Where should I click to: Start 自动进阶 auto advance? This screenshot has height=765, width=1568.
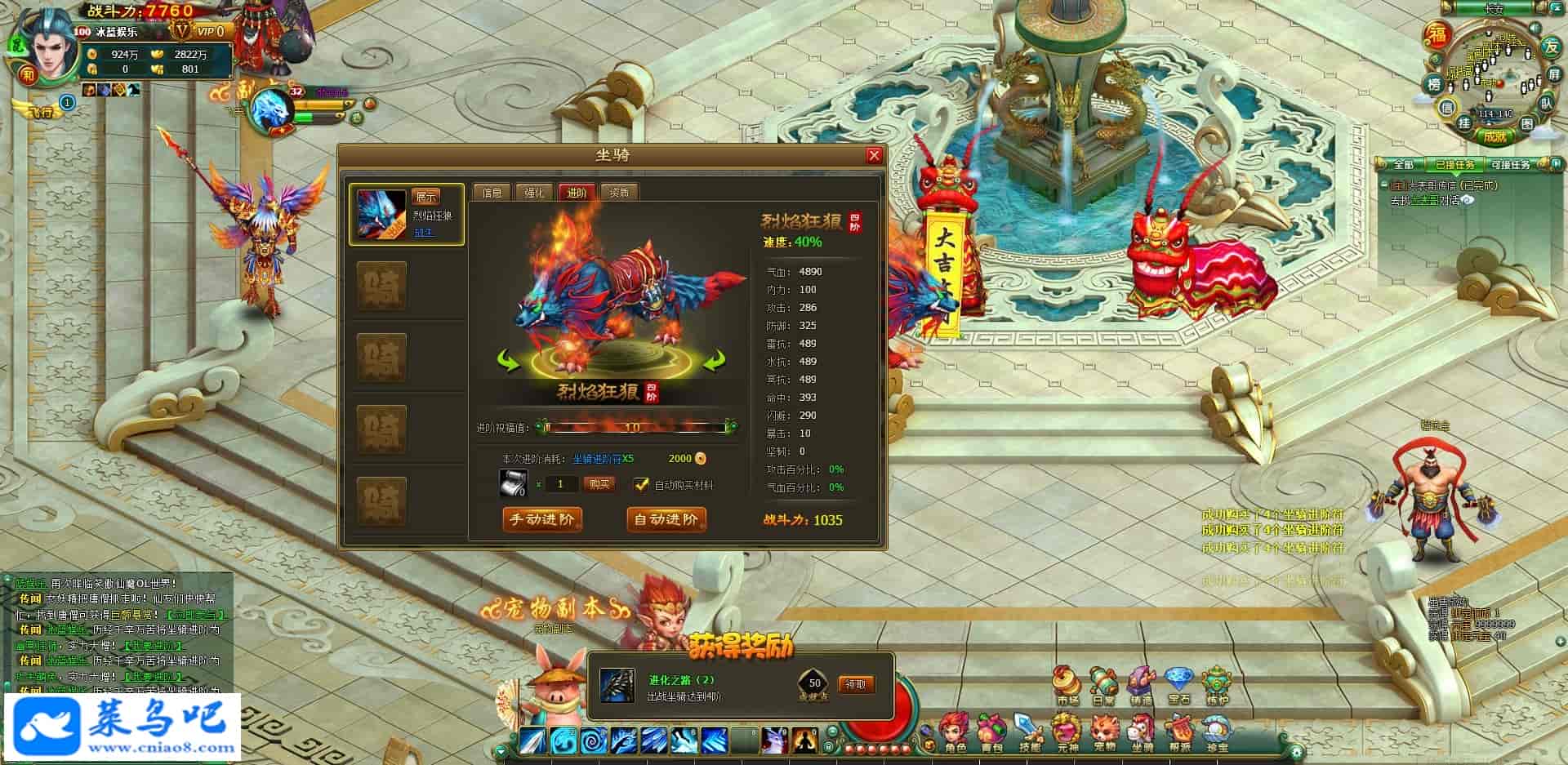pyautogui.click(x=666, y=519)
